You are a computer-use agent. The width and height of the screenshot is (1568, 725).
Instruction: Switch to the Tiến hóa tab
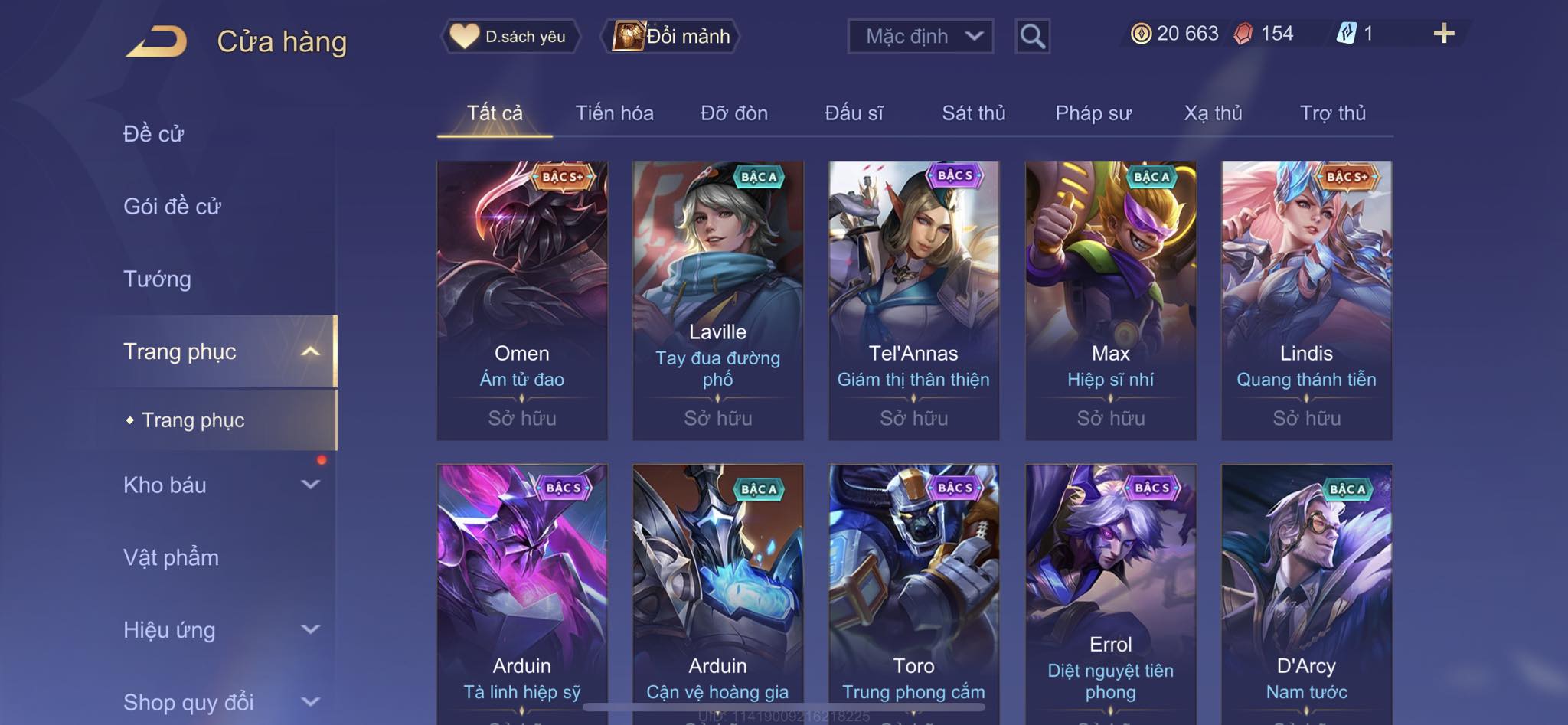pyautogui.click(x=614, y=113)
